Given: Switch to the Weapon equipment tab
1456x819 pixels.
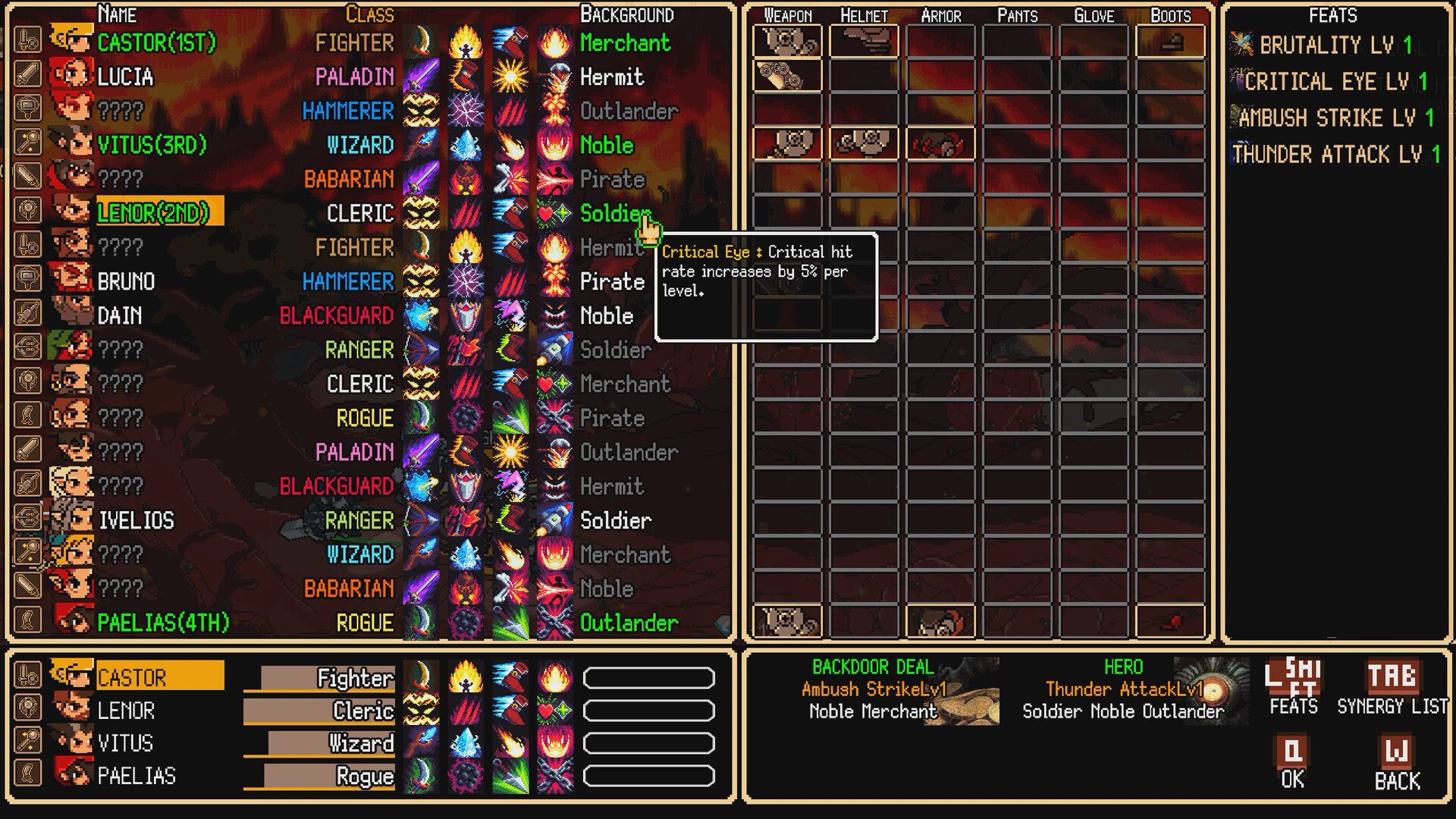Looking at the screenshot, I should click(x=786, y=14).
